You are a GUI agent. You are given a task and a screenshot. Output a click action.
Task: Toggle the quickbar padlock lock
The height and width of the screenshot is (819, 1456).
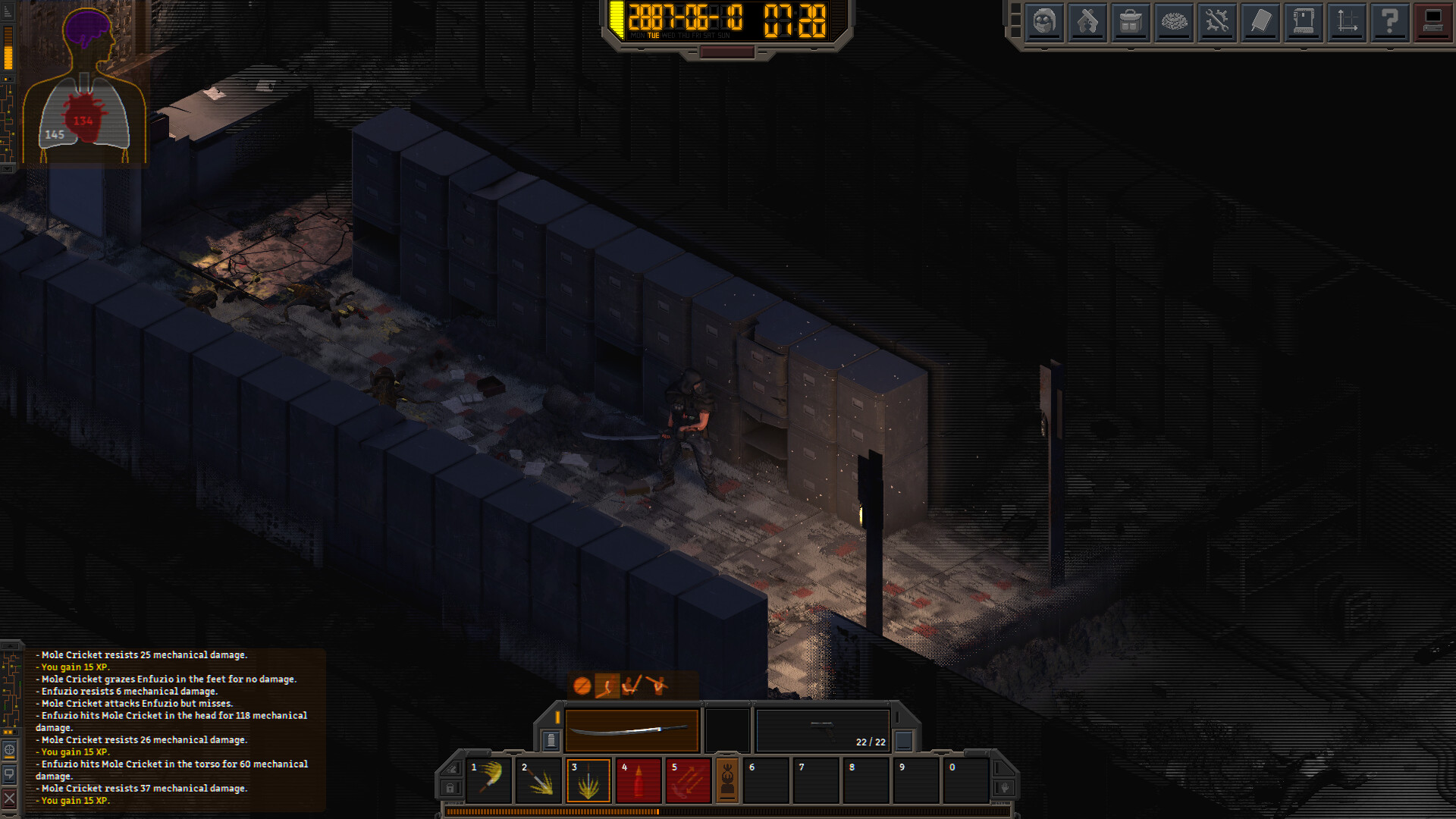pos(450,788)
